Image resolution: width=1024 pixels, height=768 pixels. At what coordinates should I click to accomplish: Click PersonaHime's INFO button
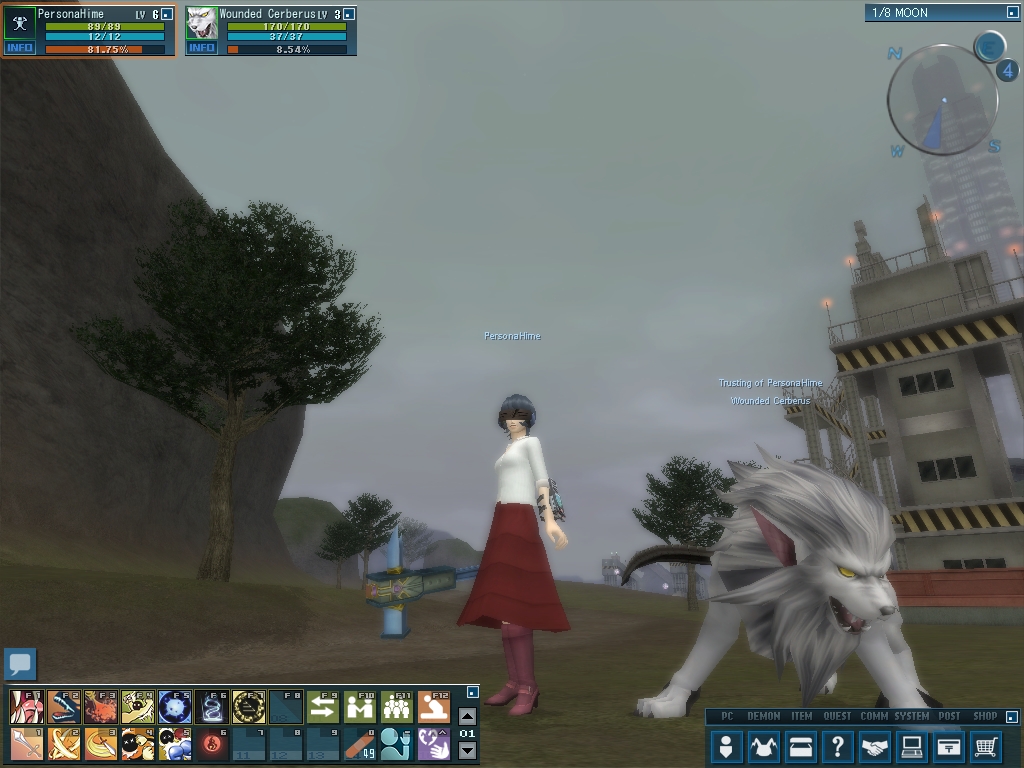pos(19,48)
